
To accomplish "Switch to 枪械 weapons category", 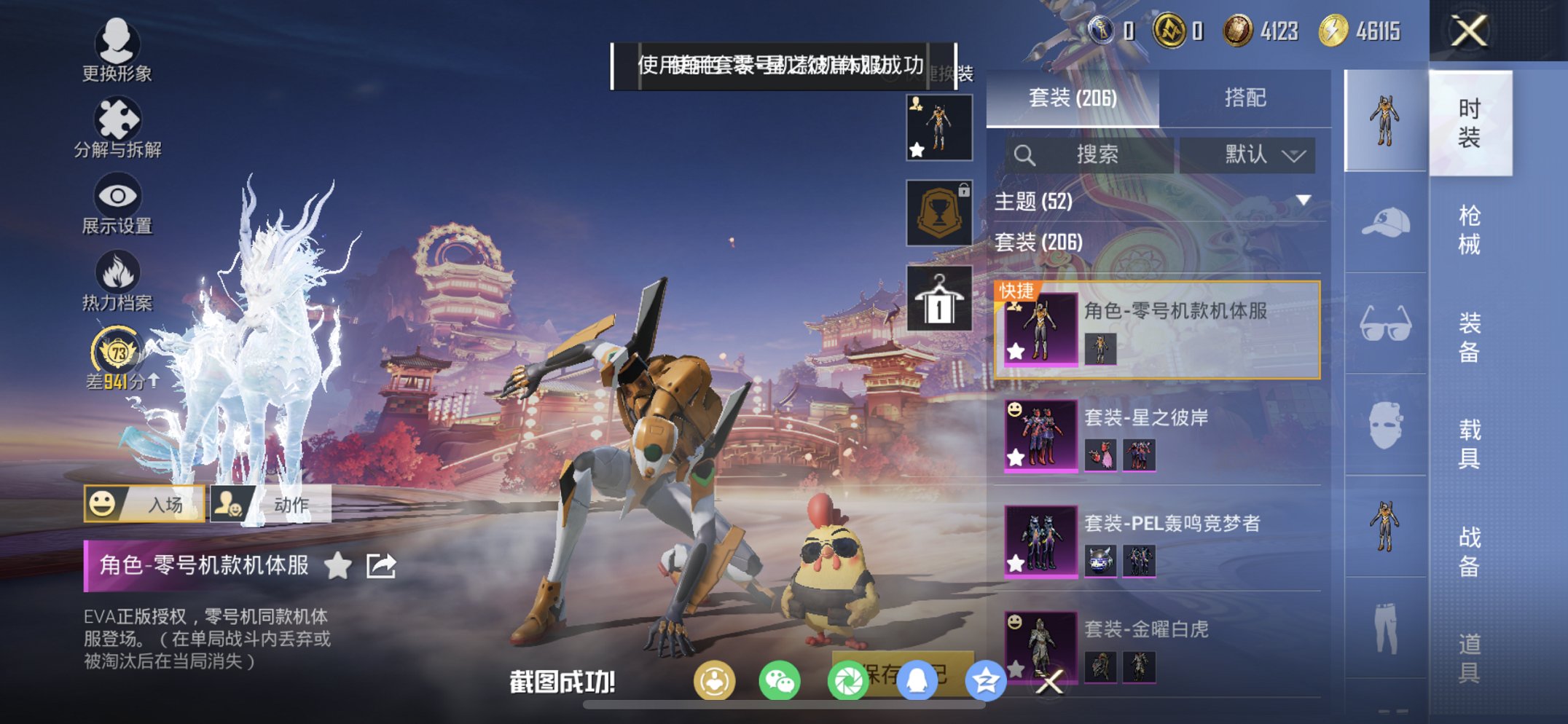I will [1469, 230].
